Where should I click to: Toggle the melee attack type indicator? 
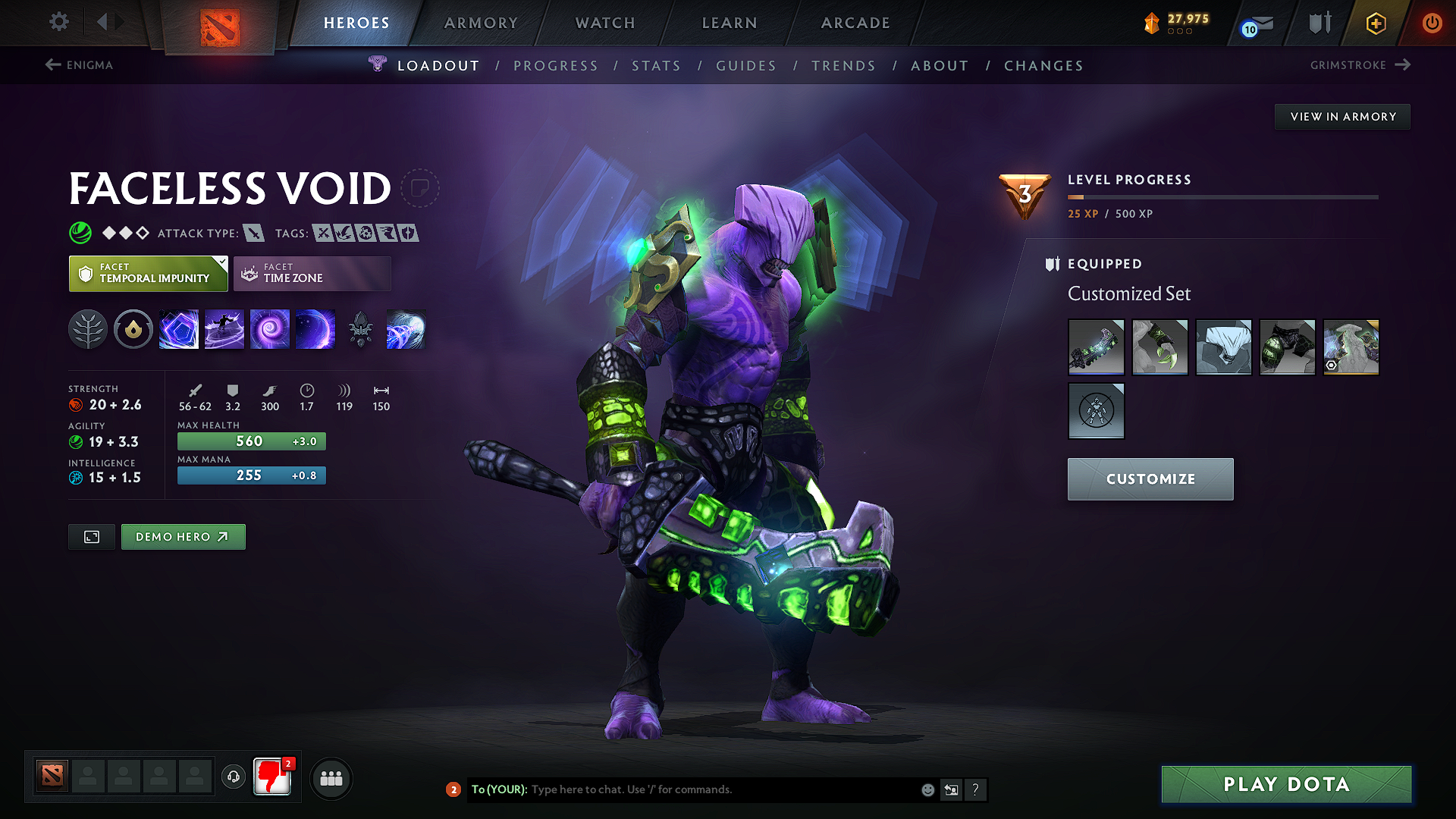(x=256, y=233)
